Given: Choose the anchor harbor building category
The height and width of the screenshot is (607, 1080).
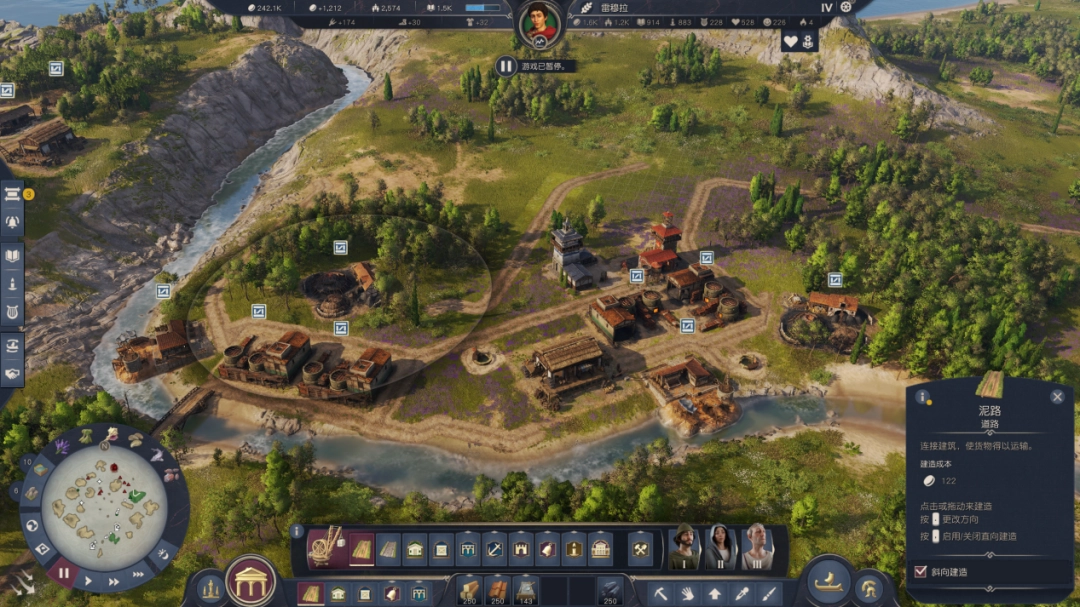Looking at the screenshot, I should click(x=495, y=548).
